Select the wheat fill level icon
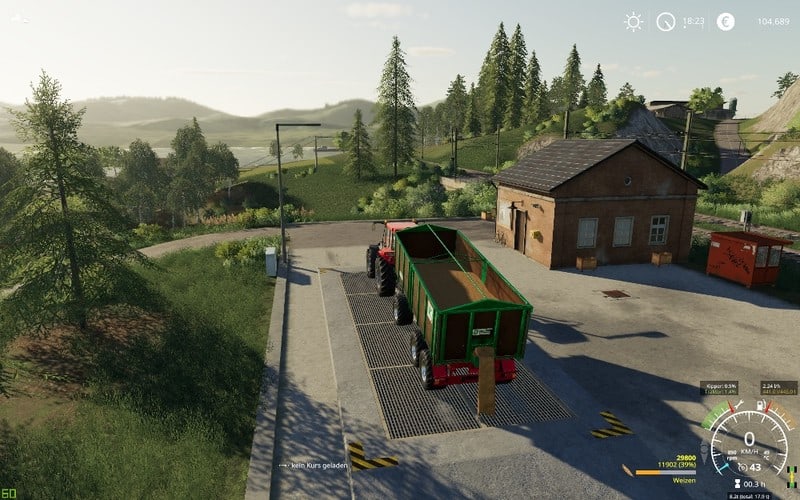The image size is (800, 500). (x=627, y=469)
